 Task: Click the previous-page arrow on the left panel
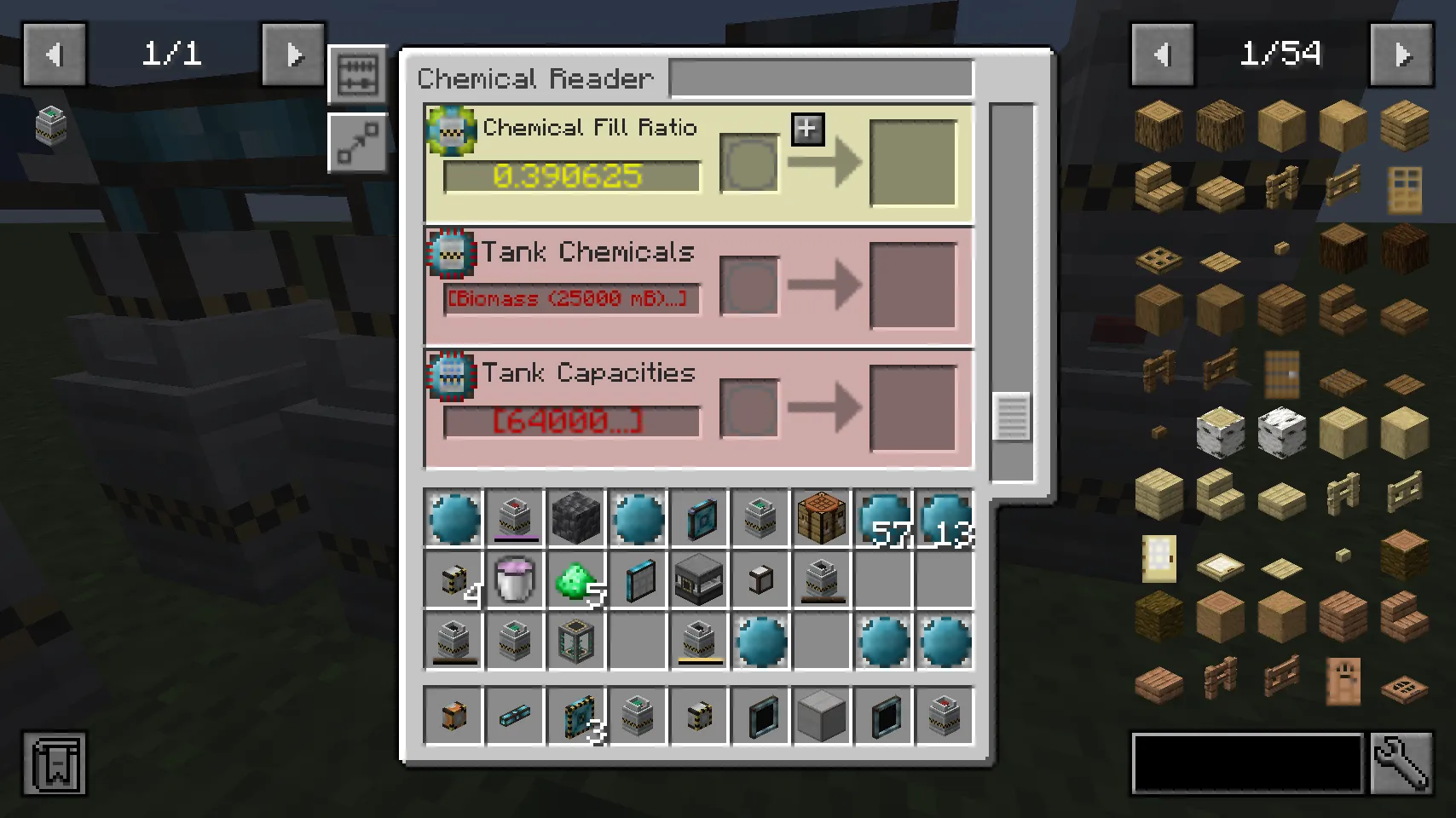pos(55,54)
